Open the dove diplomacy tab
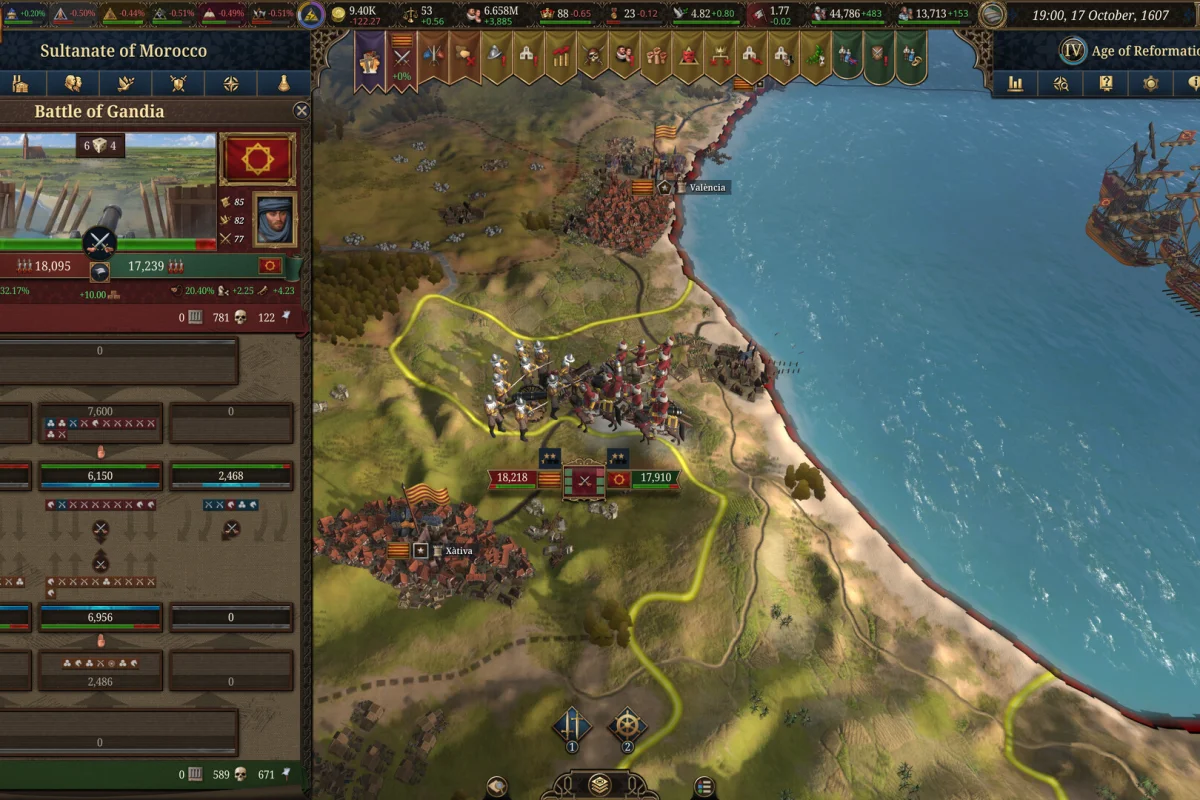 125,83
